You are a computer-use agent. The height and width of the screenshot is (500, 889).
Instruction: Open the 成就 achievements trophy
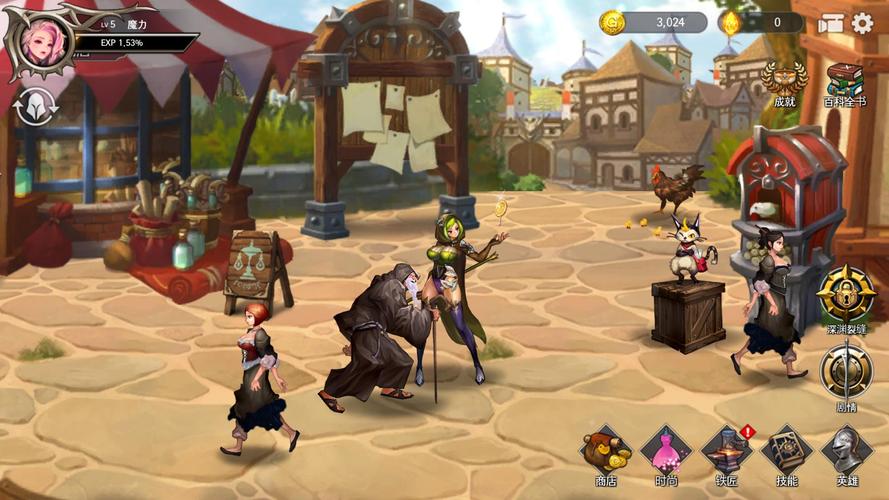(x=784, y=78)
